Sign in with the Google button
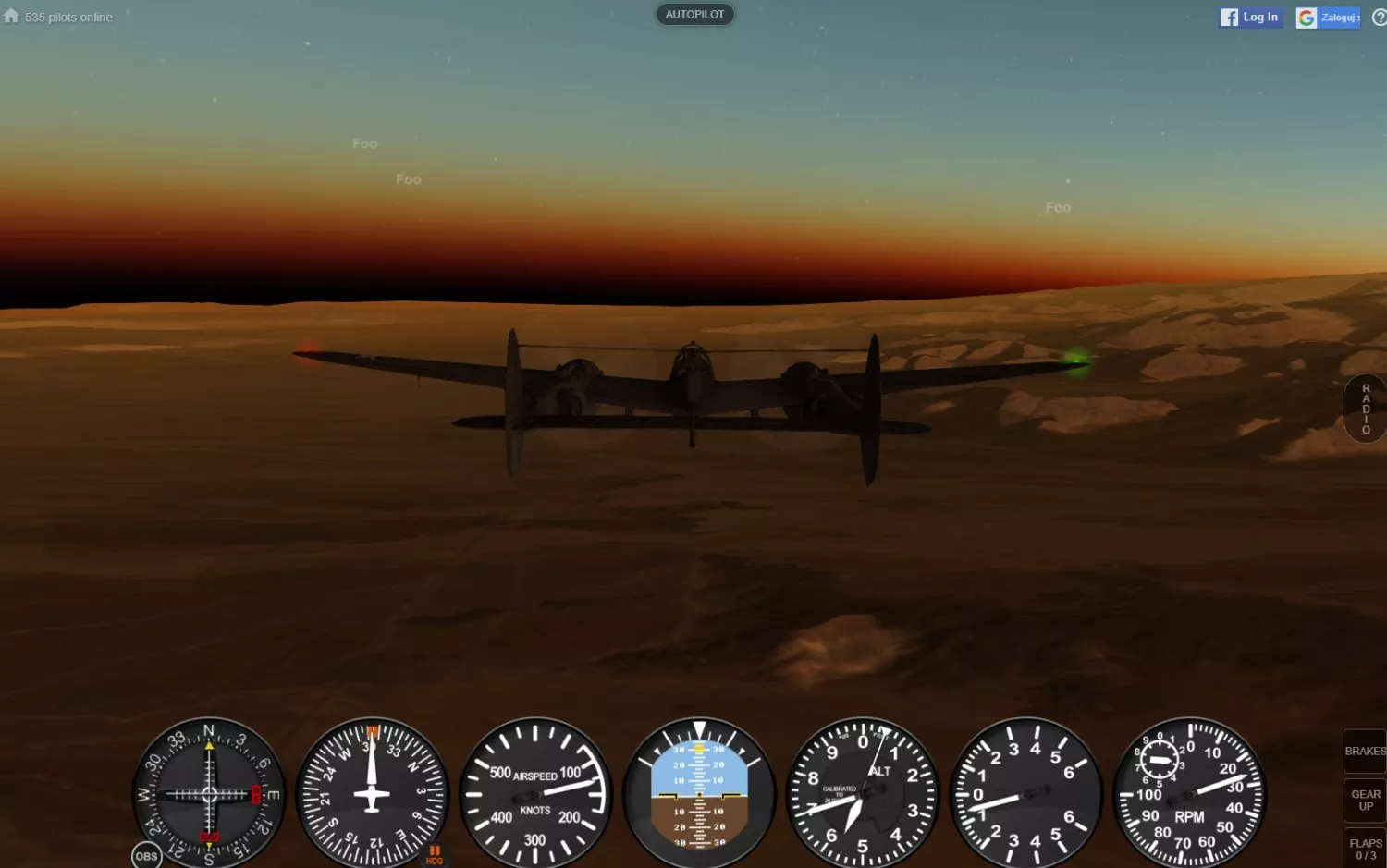 (x=1328, y=18)
